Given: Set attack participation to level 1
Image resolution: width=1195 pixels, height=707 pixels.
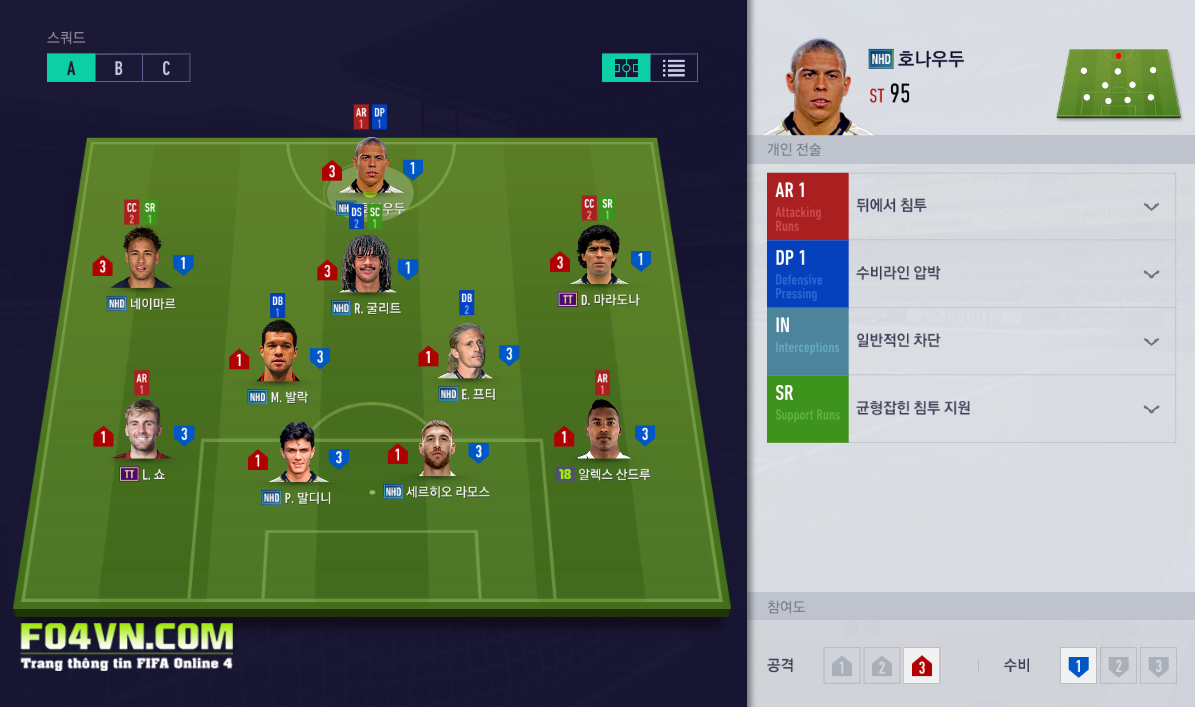Looking at the screenshot, I should click(x=842, y=666).
